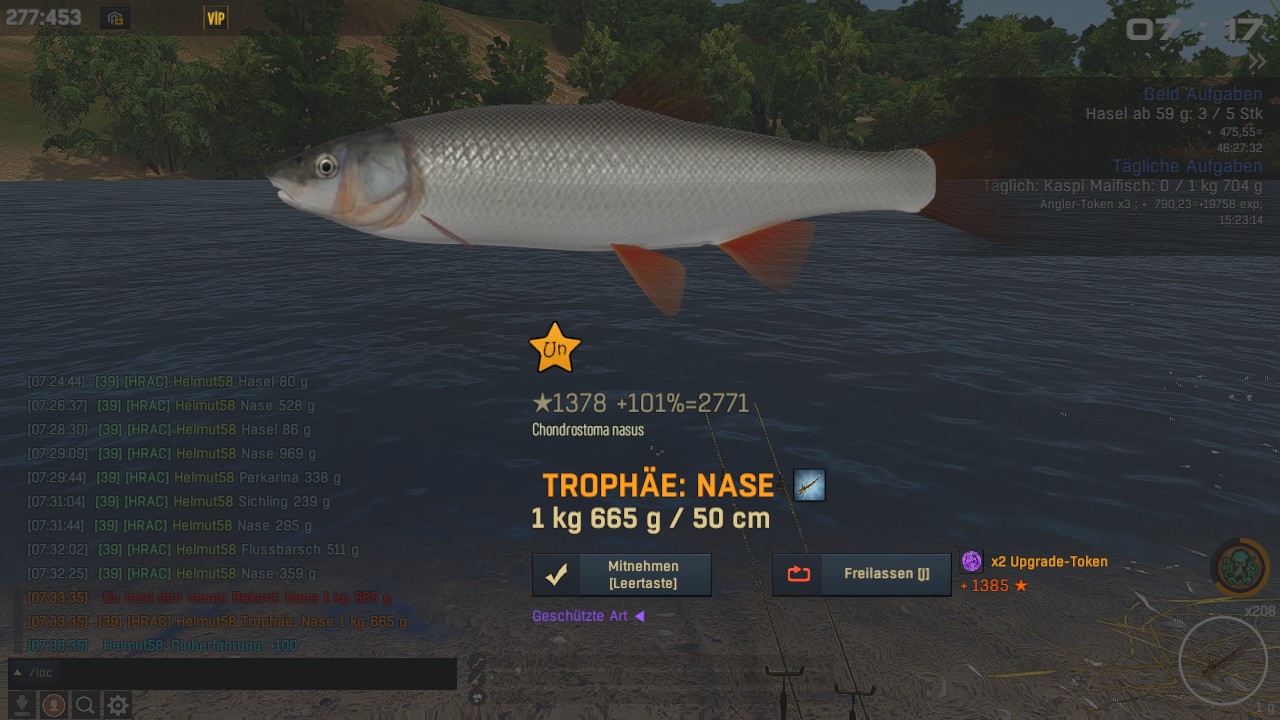Image resolution: width=1280 pixels, height=720 pixels.
Task: Release the fish with the Freilassen button
Action: pos(861,574)
